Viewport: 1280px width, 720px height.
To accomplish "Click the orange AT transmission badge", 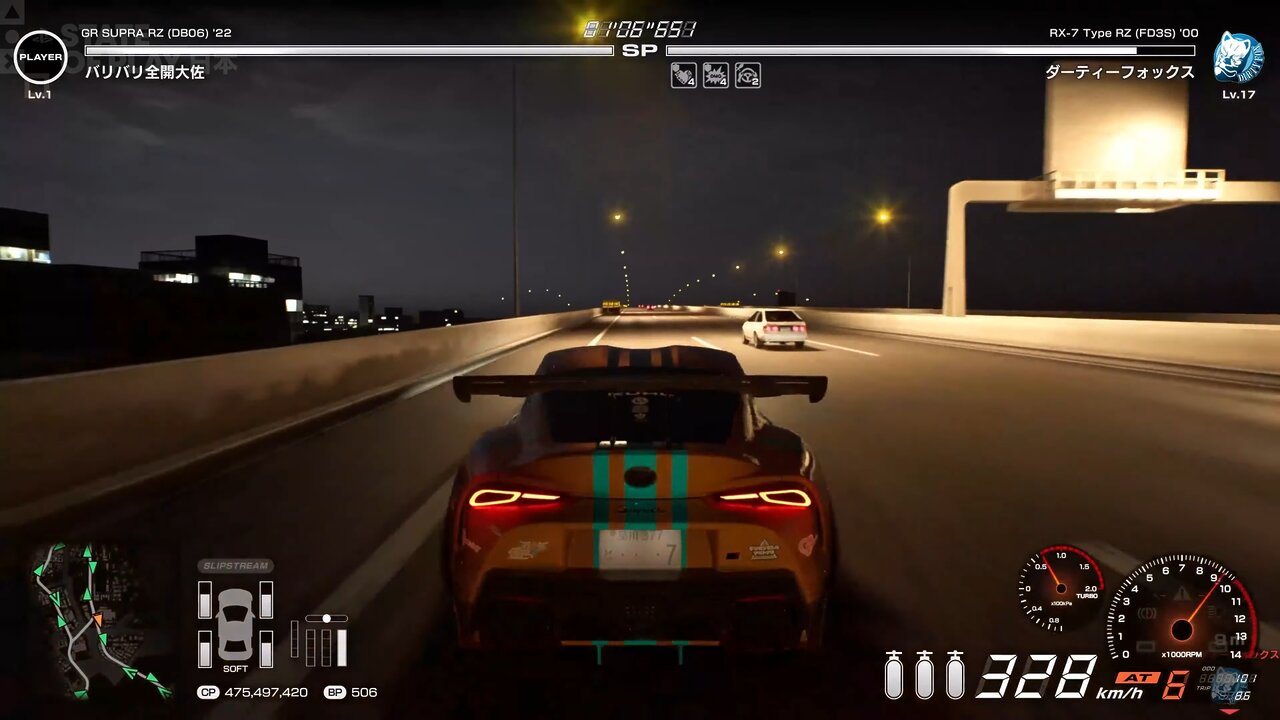I will 1138,677.
